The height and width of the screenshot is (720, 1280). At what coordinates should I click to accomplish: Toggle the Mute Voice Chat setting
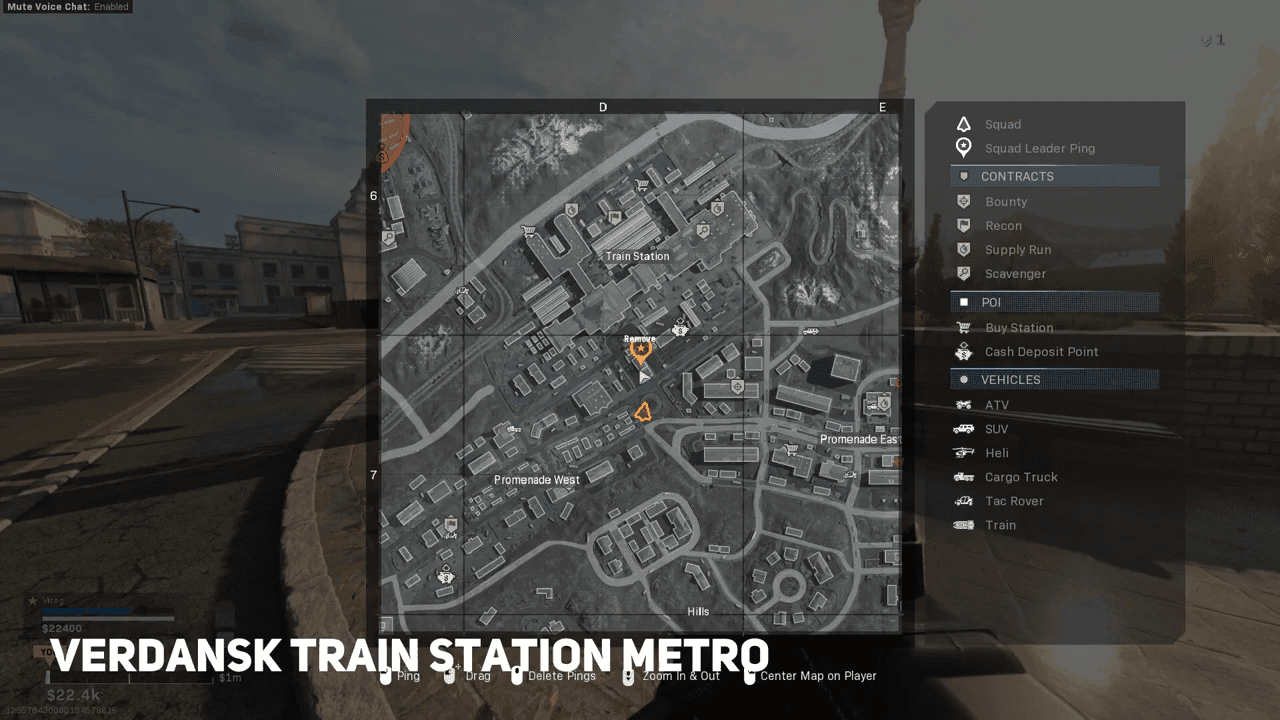click(x=67, y=7)
